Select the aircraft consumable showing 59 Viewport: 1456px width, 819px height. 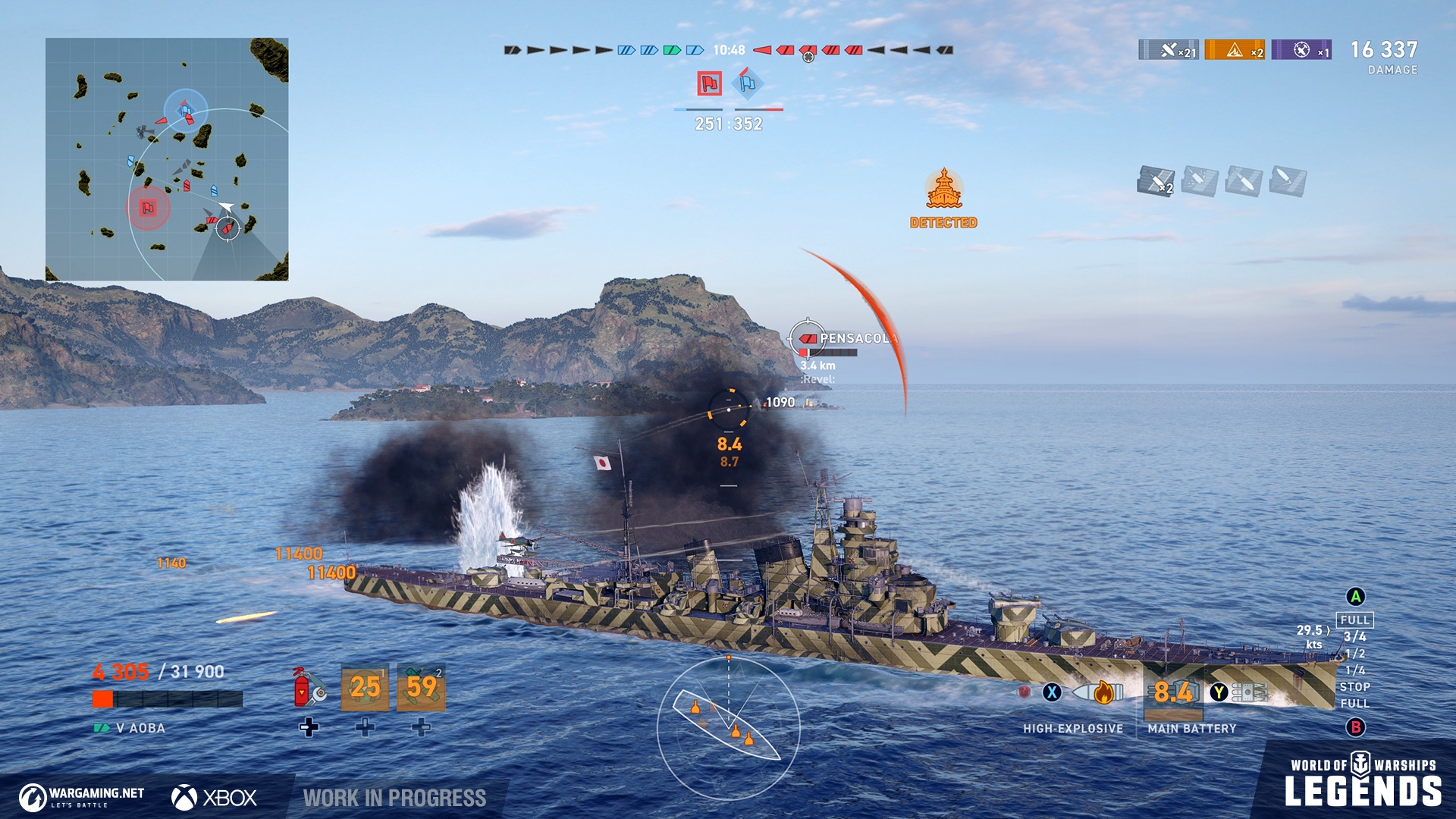[422, 687]
